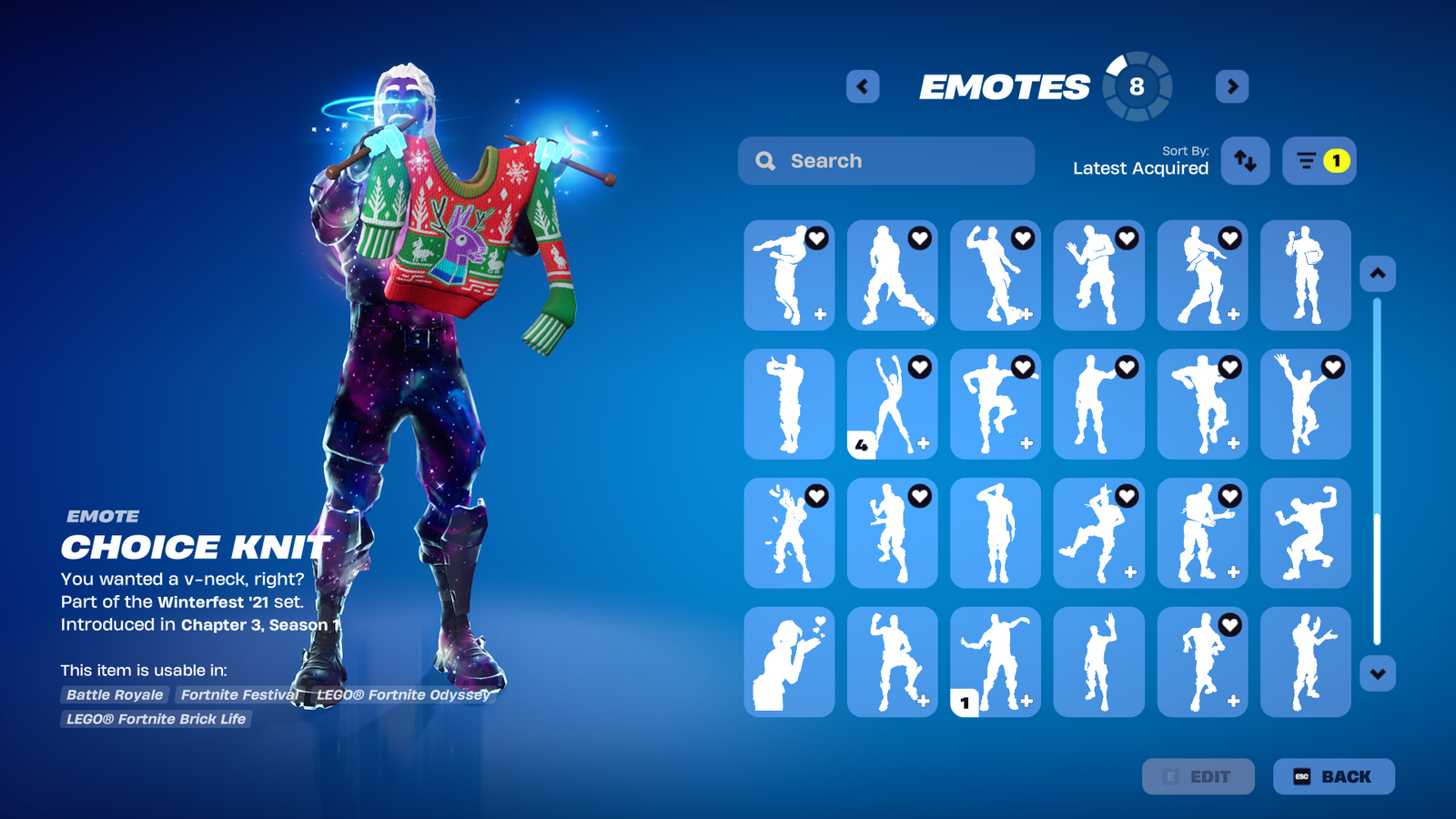This screenshot has height=819, width=1456.
Task: Select the emote showing the 1 quantity badge
Action: pos(995,662)
